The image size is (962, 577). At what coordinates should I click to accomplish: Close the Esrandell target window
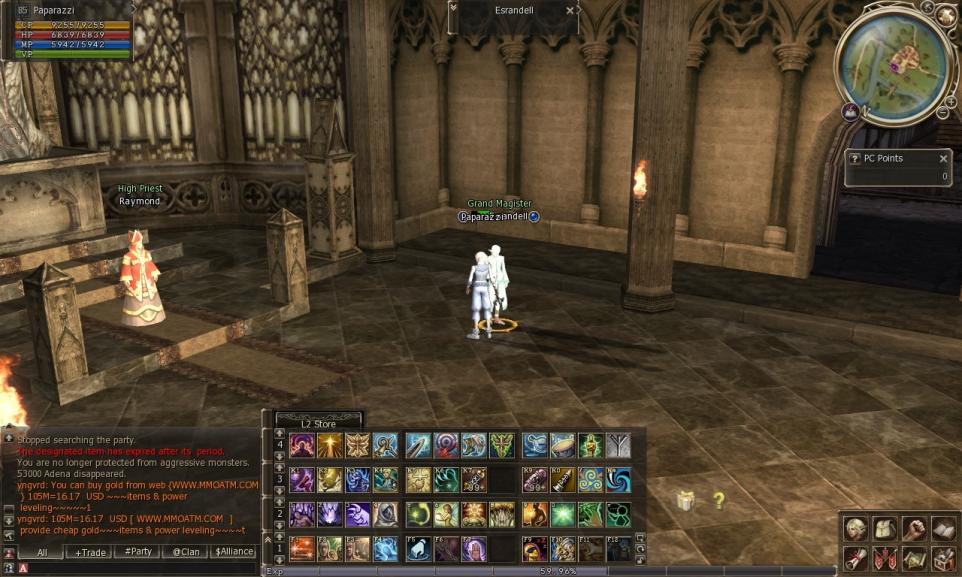(x=570, y=10)
